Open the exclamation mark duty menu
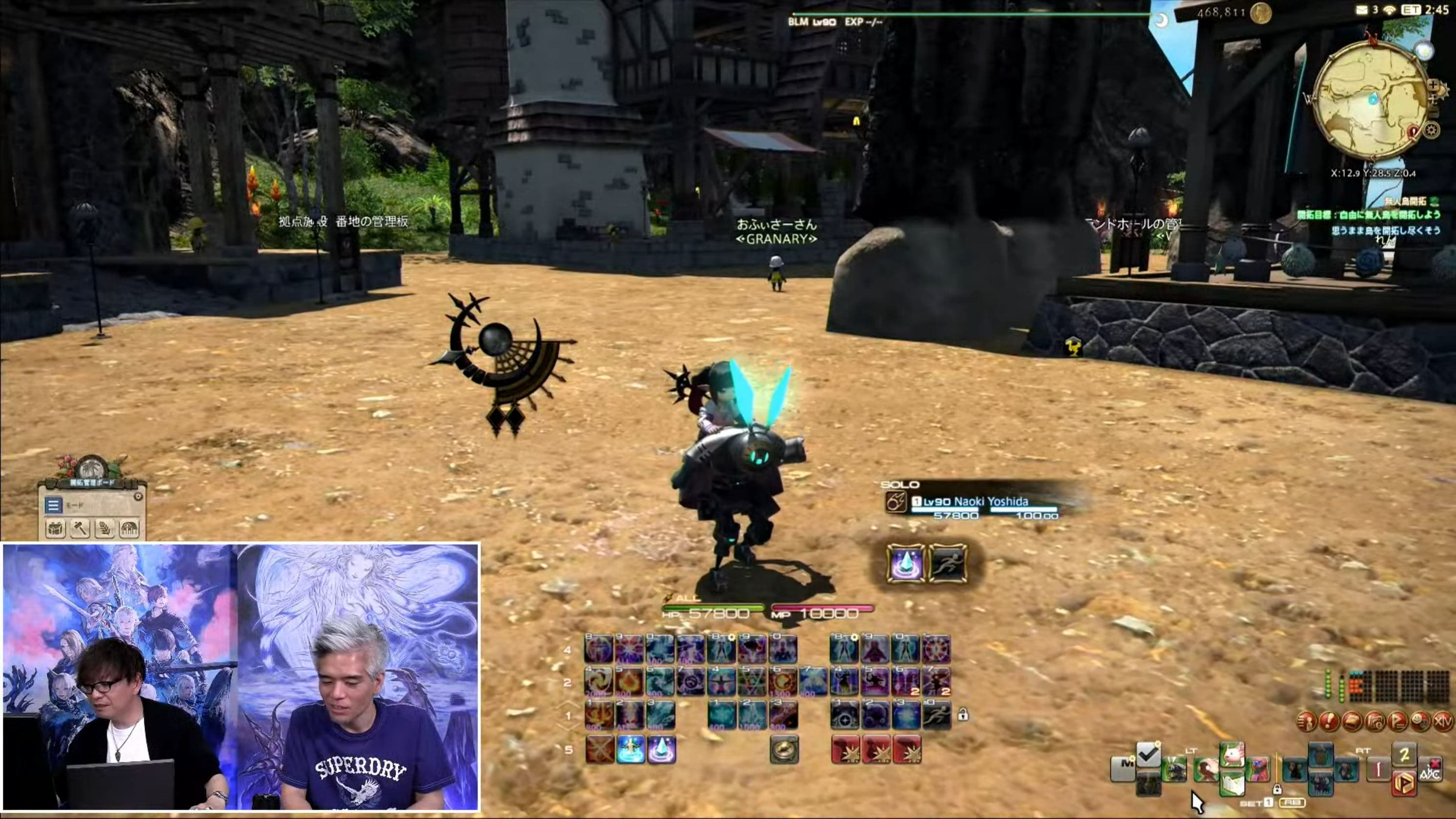Image resolution: width=1456 pixels, height=819 pixels. click(1329, 721)
